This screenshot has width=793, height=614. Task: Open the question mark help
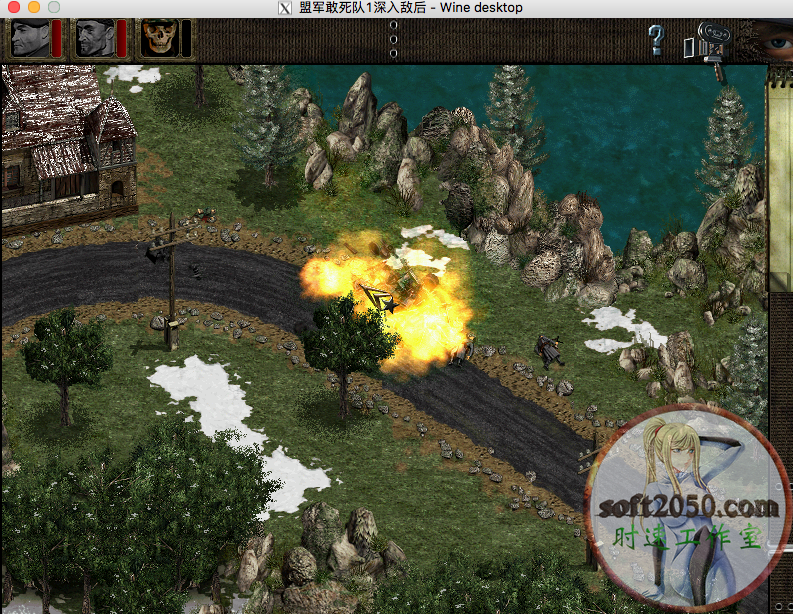tap(656, 40)
